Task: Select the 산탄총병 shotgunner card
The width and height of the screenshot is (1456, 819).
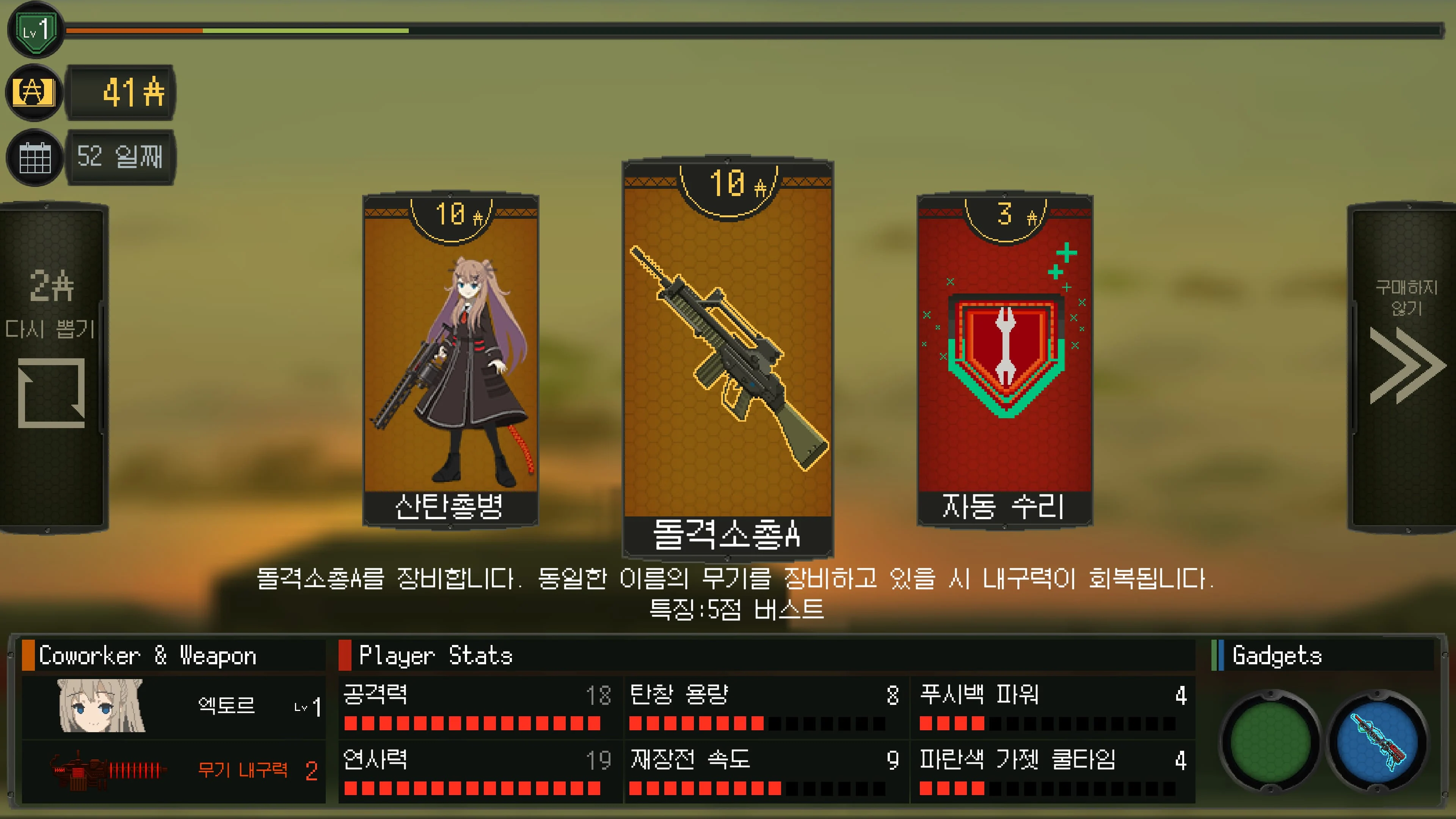Action: [452, 362]
